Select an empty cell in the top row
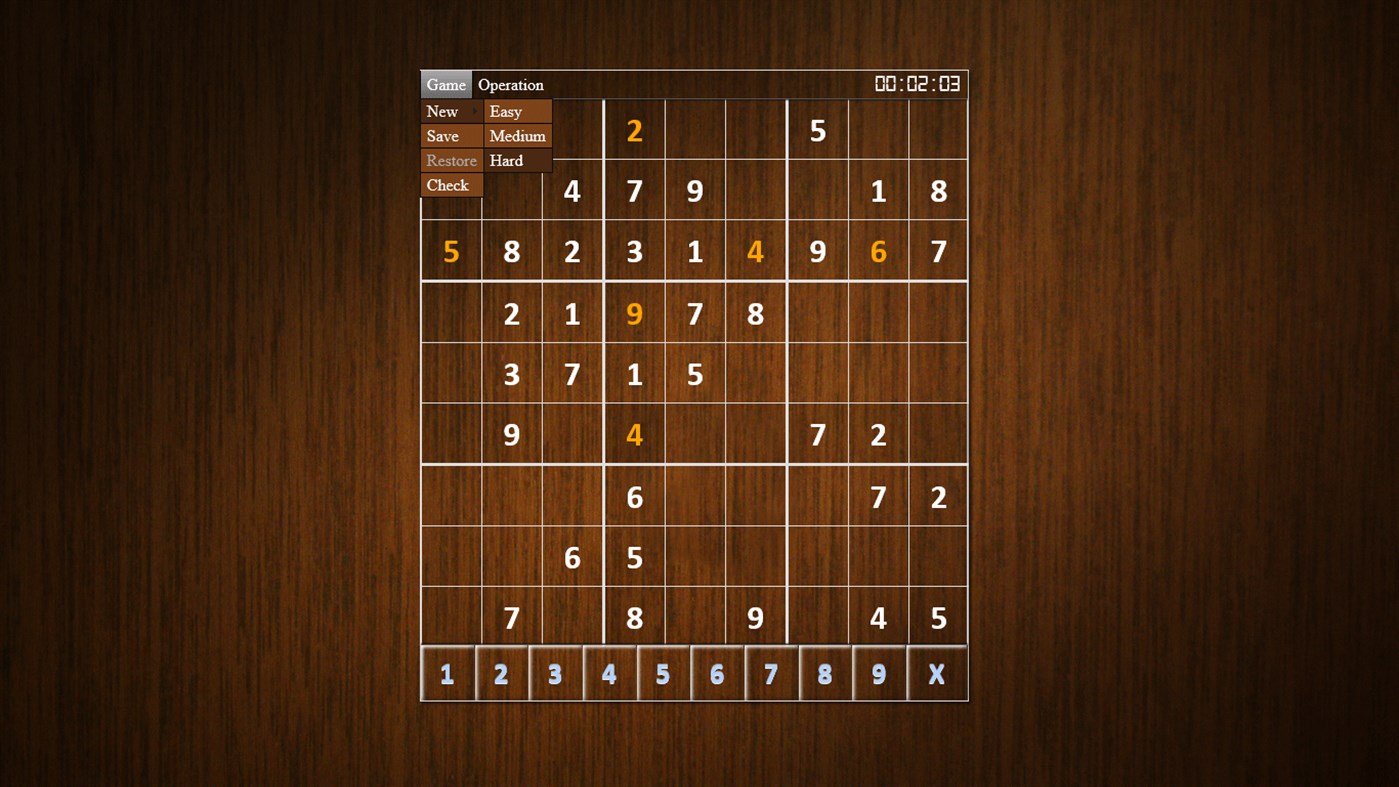This screenshot has height=787, width=1399. pyautogui.click(x=695, y=130)
